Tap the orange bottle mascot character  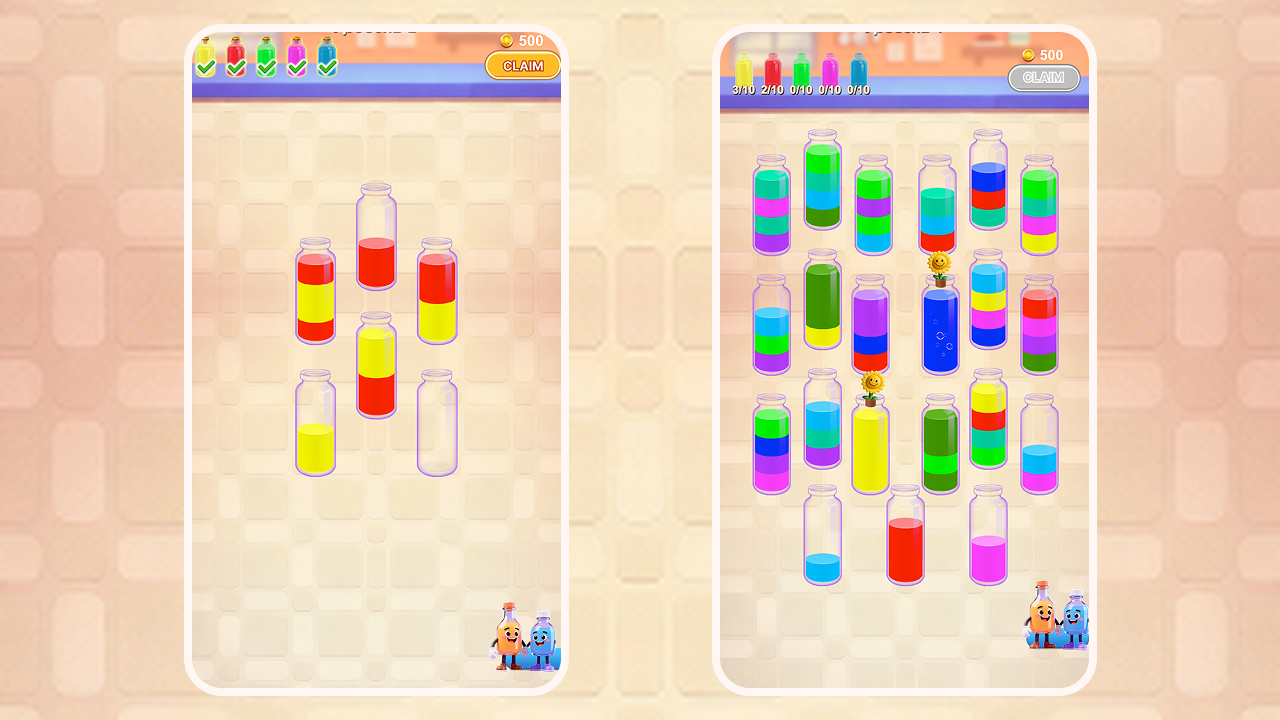tap(510, 635)
